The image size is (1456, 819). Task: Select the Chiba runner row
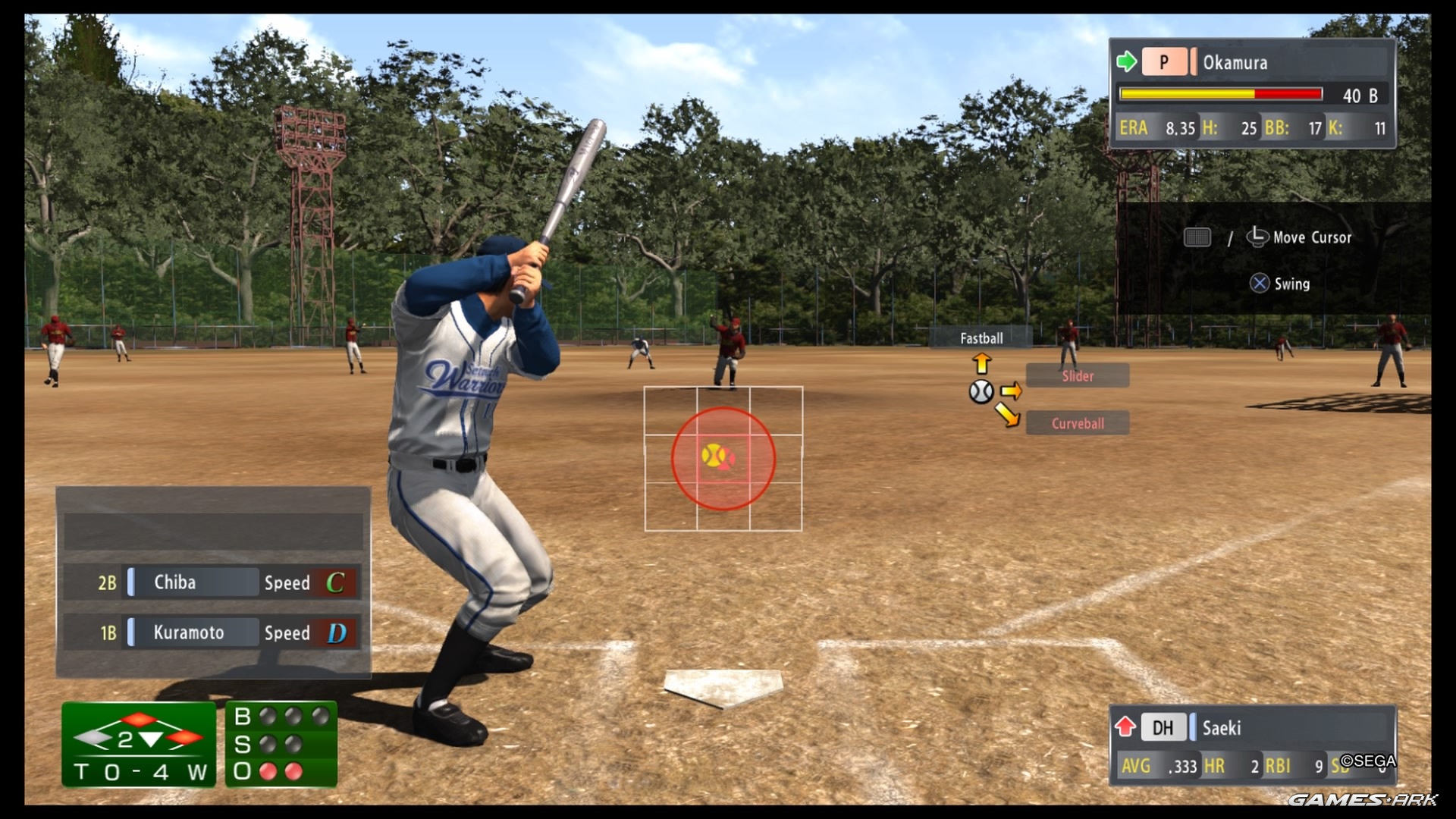212,582
